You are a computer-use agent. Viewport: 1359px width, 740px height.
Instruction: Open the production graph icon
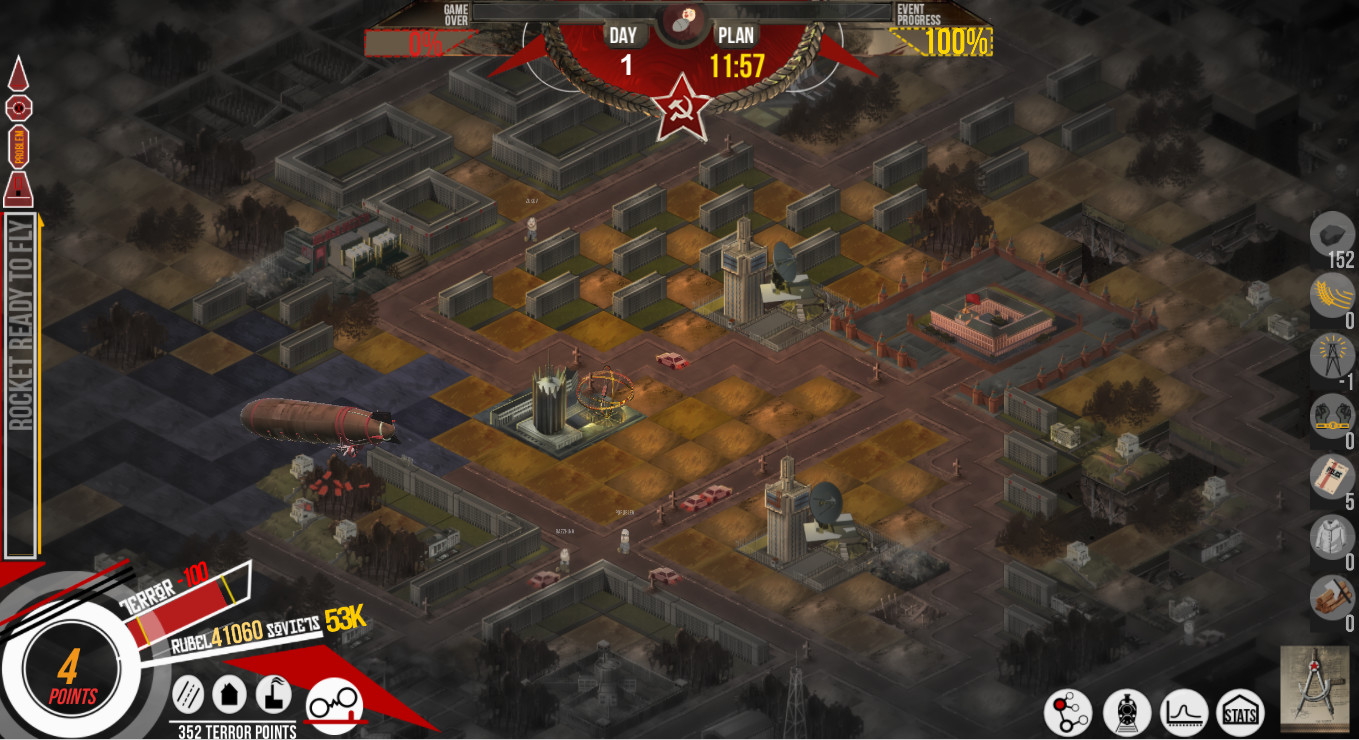point(1186,712)
